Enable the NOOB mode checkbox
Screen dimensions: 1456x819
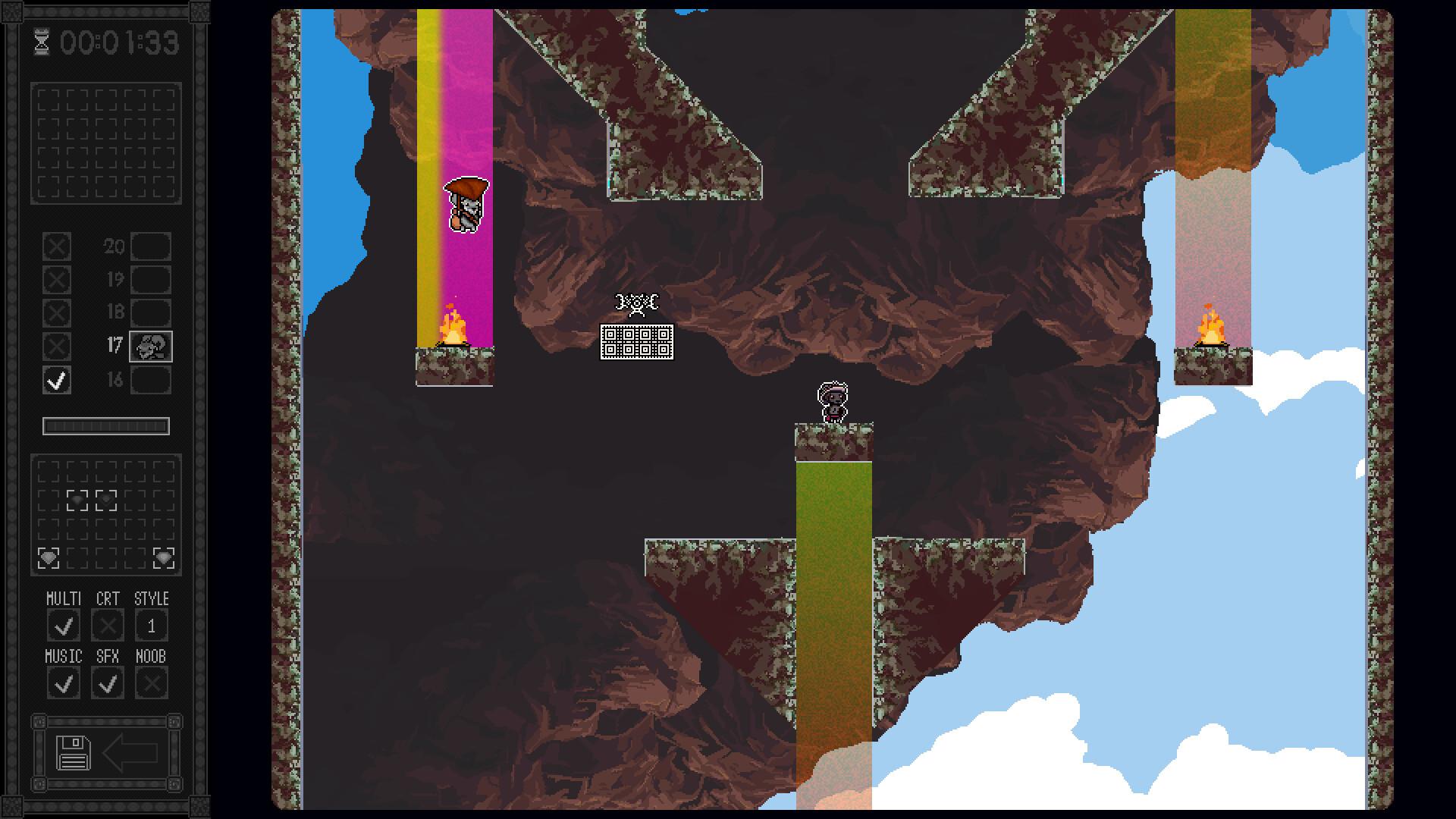point(152,683)
